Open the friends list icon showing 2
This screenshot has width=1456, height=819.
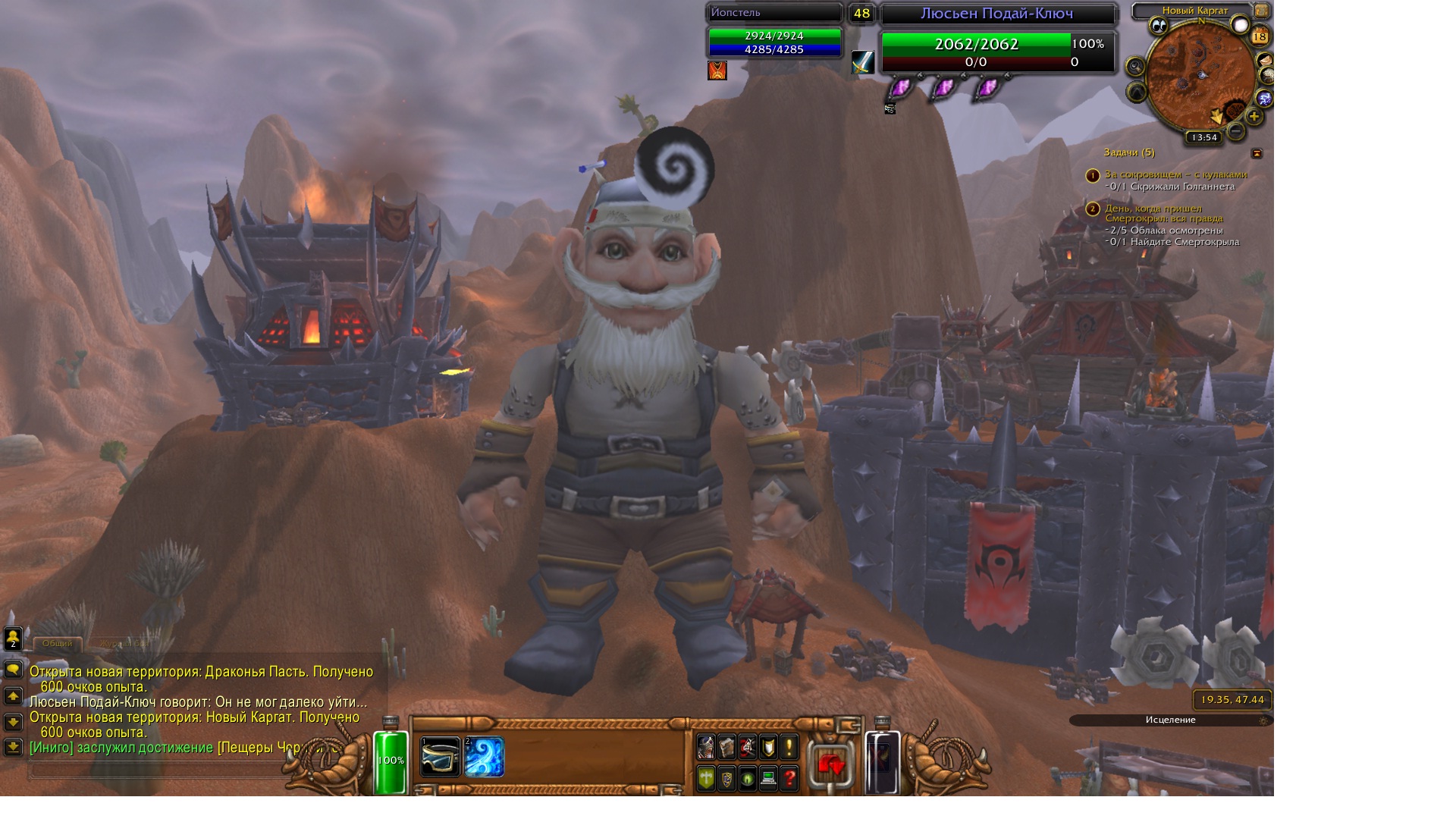coord(13,639)
